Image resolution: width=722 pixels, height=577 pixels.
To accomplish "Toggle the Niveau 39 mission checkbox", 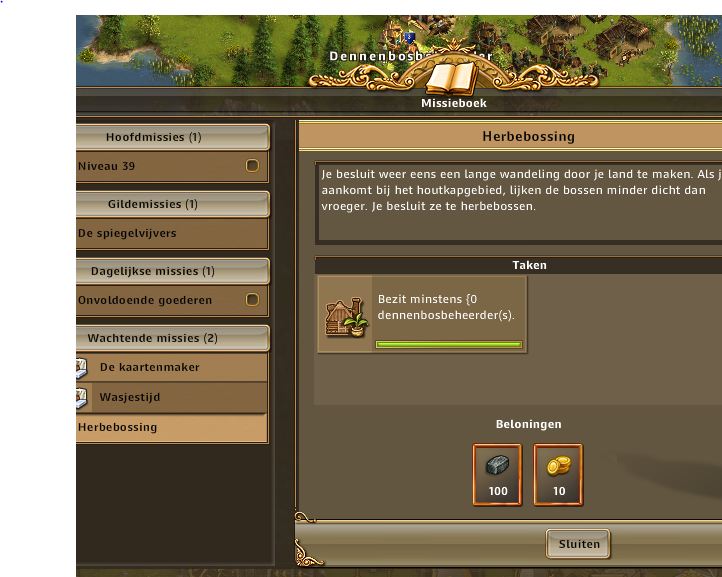I will tap(252, 166).
